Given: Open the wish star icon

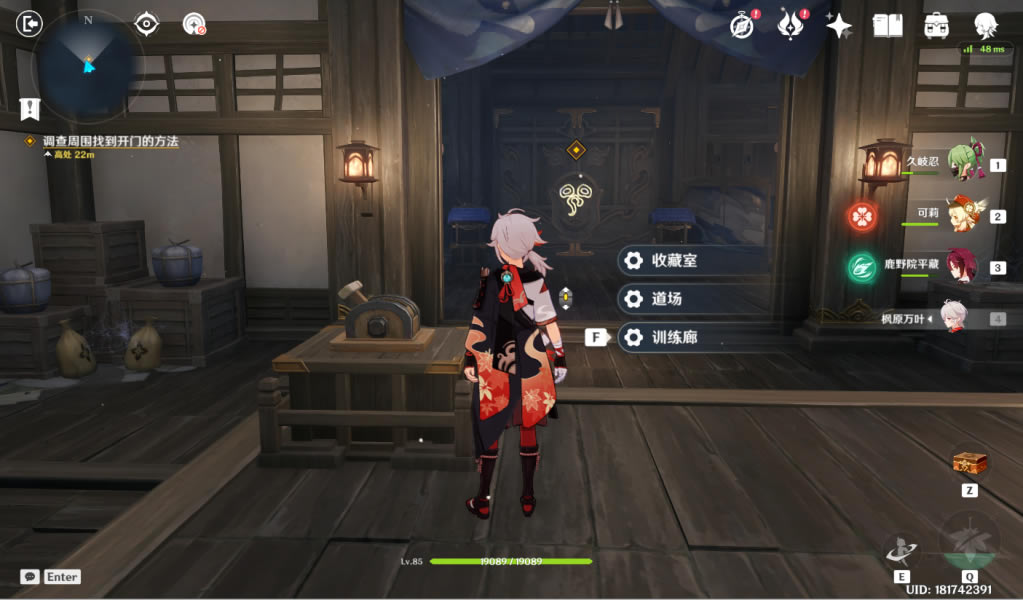Looking at the screenshot, I should click(839, 26).
